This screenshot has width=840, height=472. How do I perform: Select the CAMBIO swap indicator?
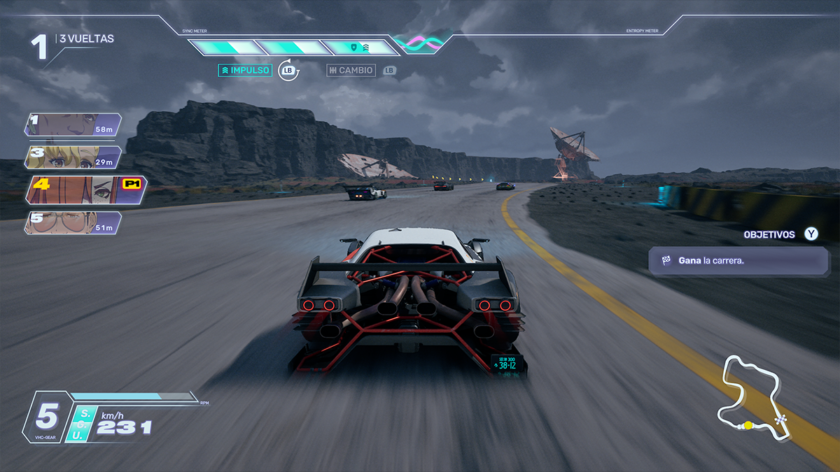[x=351, y=71]
